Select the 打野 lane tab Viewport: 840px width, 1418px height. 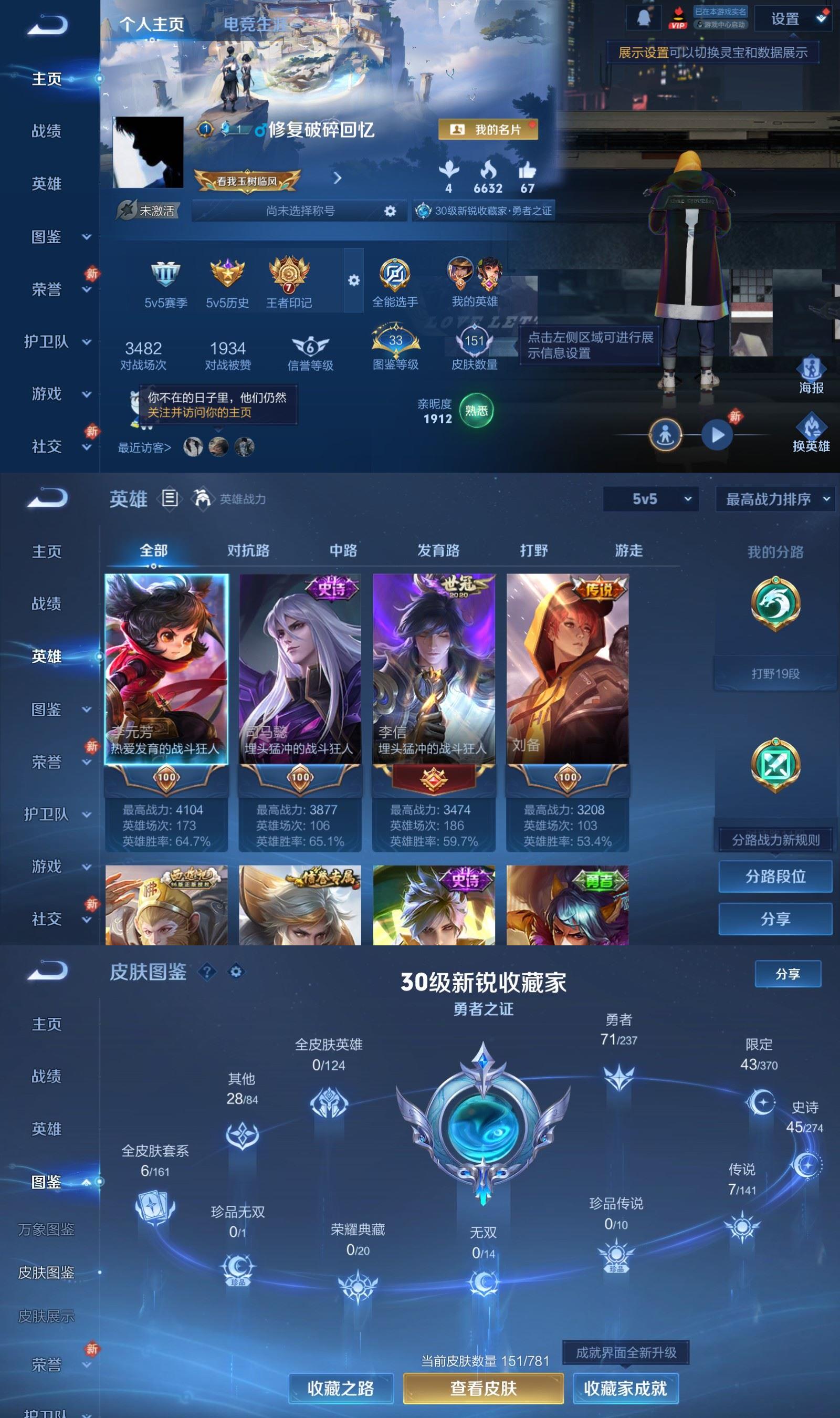tap(534, 550)
